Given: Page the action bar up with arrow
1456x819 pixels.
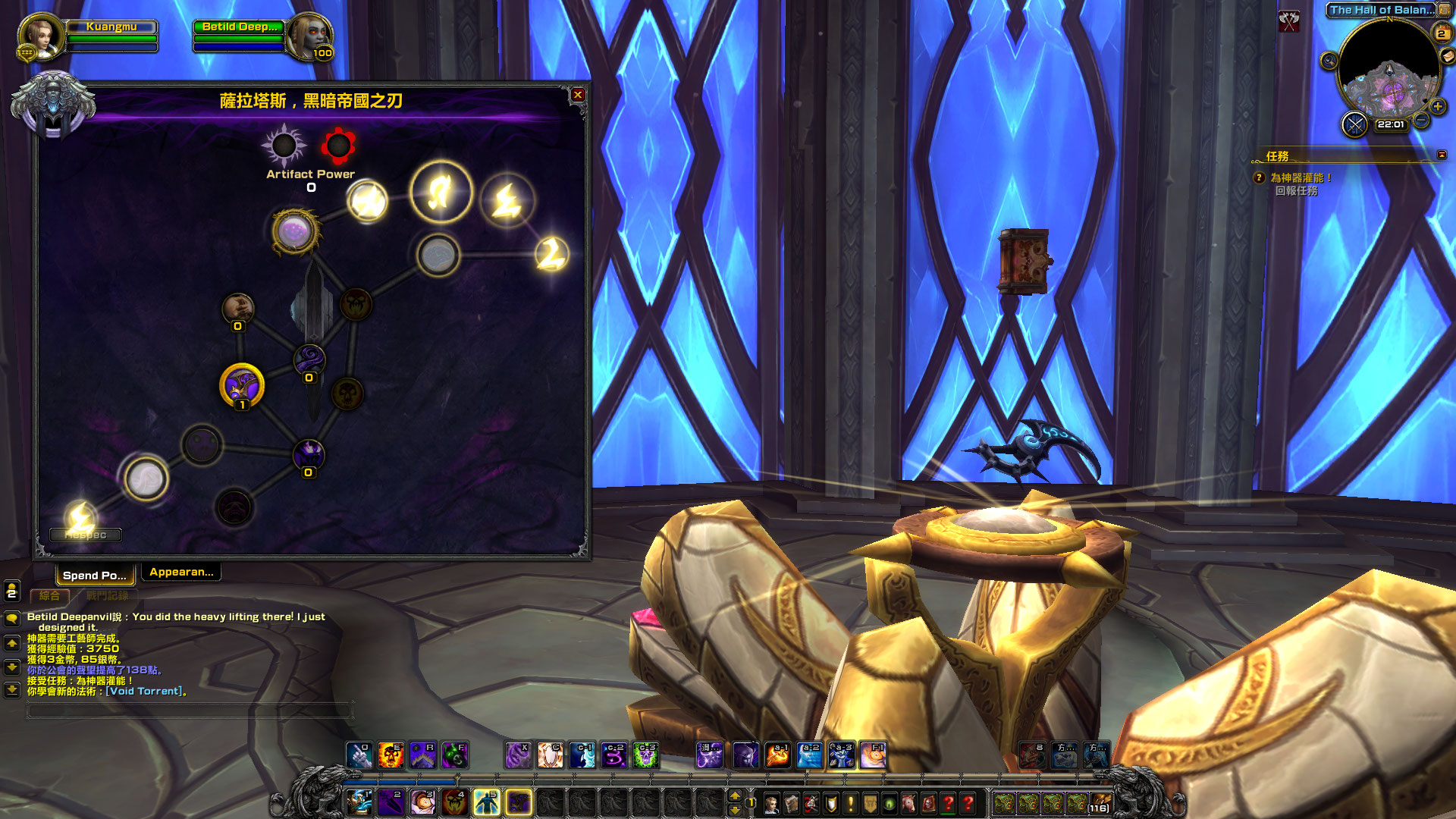Looking at the screenshot, I should tap(734, 795).
